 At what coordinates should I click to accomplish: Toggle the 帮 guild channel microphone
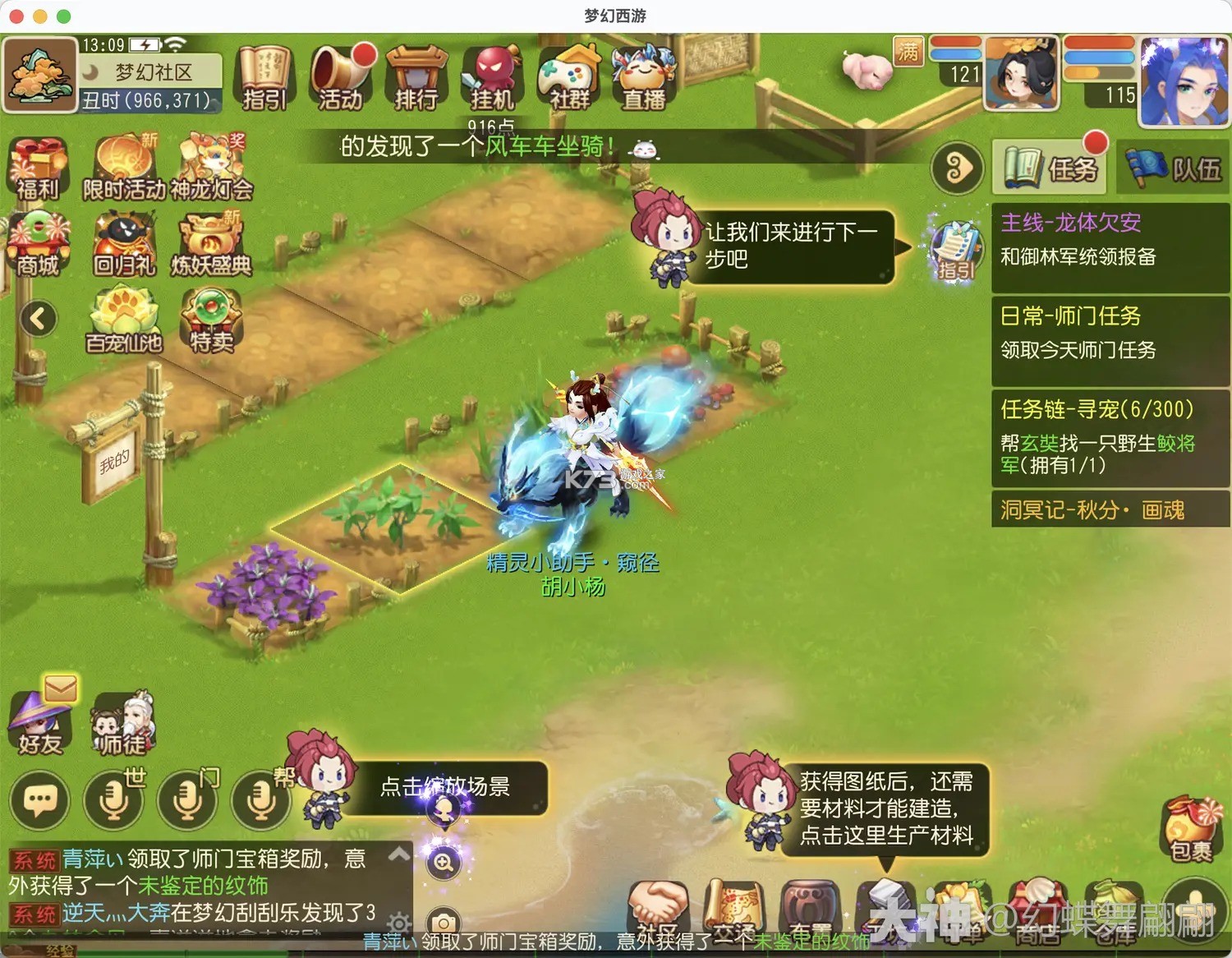[261, 801]
